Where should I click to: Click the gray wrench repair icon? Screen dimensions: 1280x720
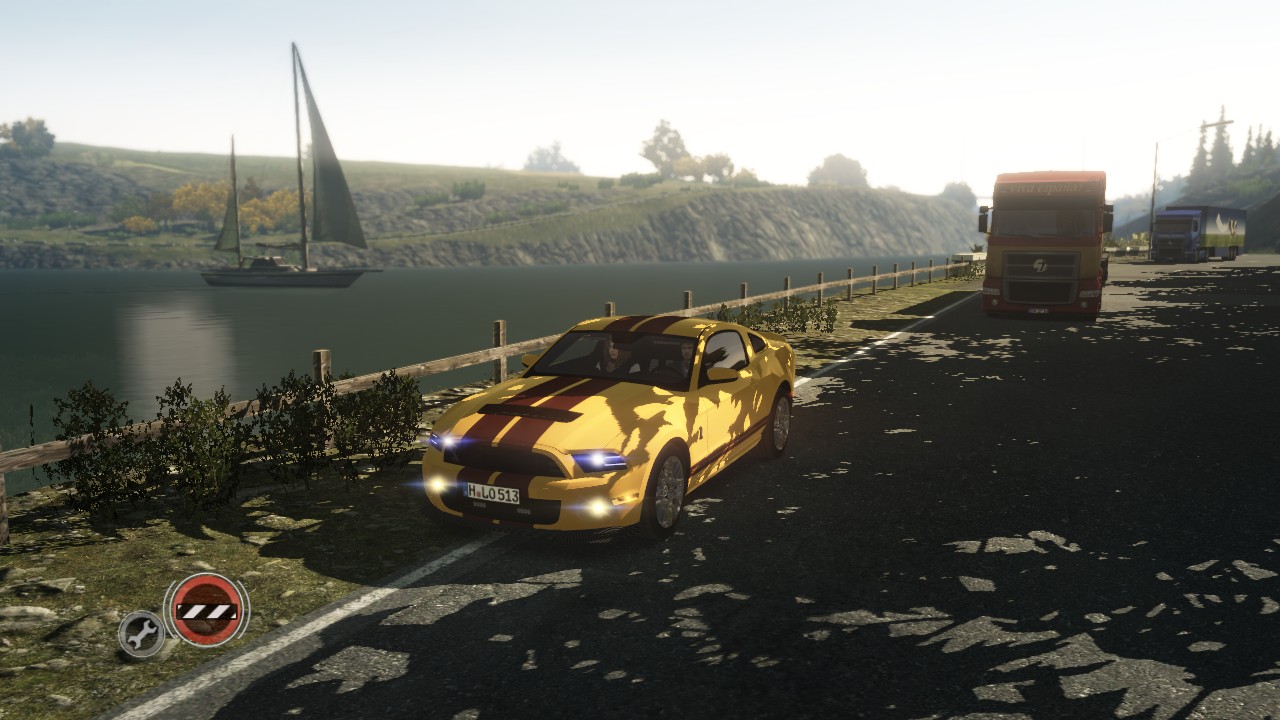(x=141, y=633)
